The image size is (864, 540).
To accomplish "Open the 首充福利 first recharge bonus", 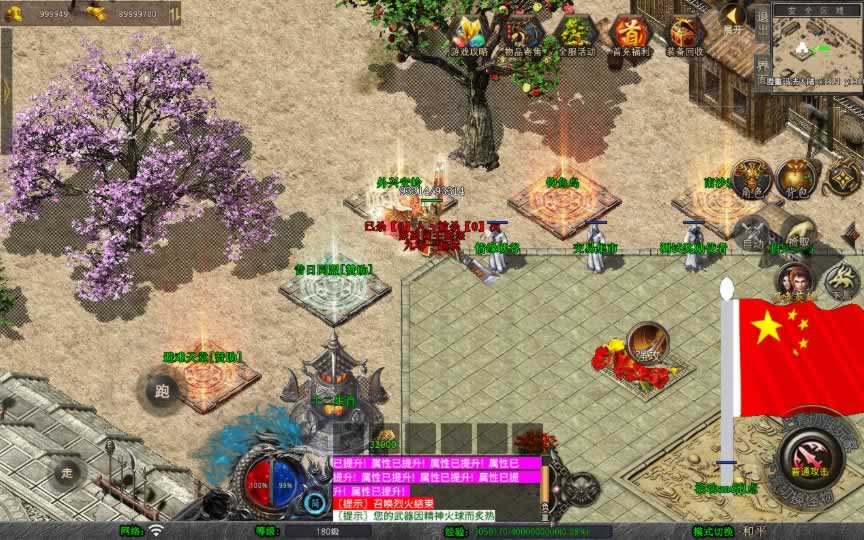I will (x=630, y=35).
